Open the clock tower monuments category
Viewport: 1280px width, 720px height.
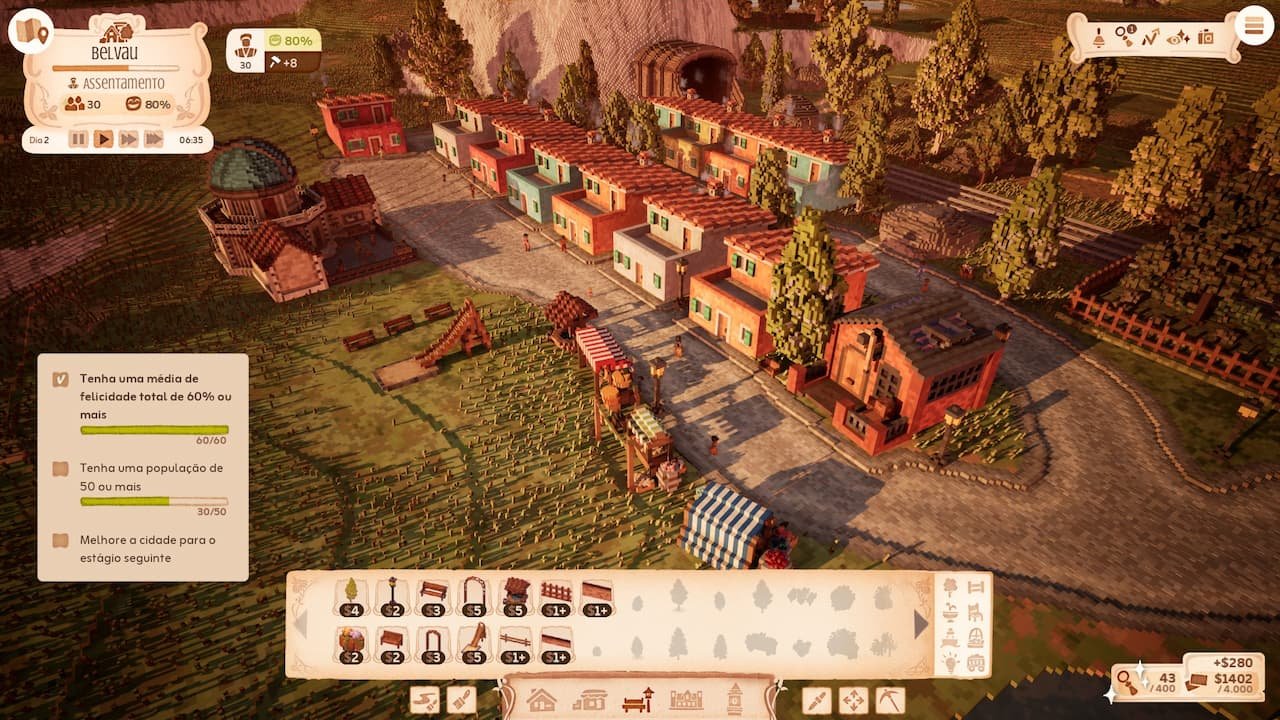click(x=735, y=699)
